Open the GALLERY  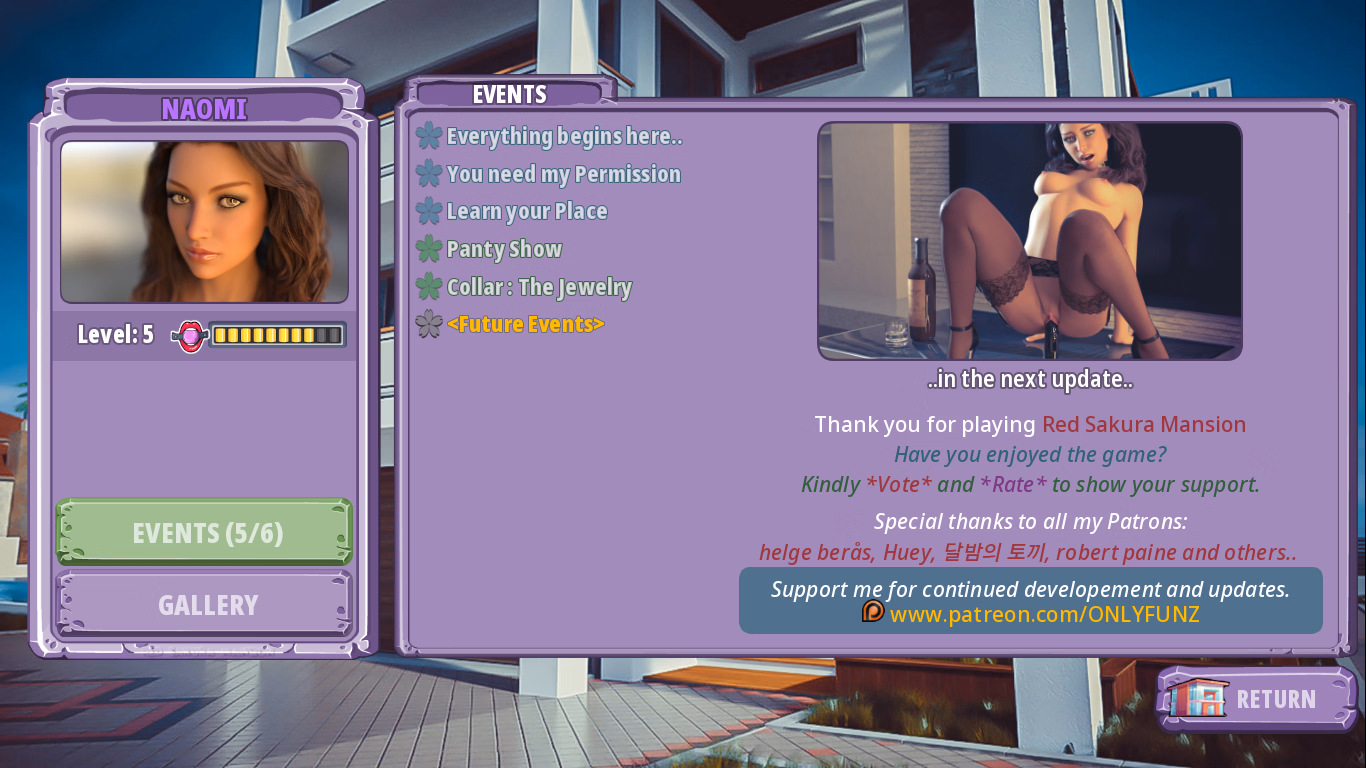[x=204, y=605]
